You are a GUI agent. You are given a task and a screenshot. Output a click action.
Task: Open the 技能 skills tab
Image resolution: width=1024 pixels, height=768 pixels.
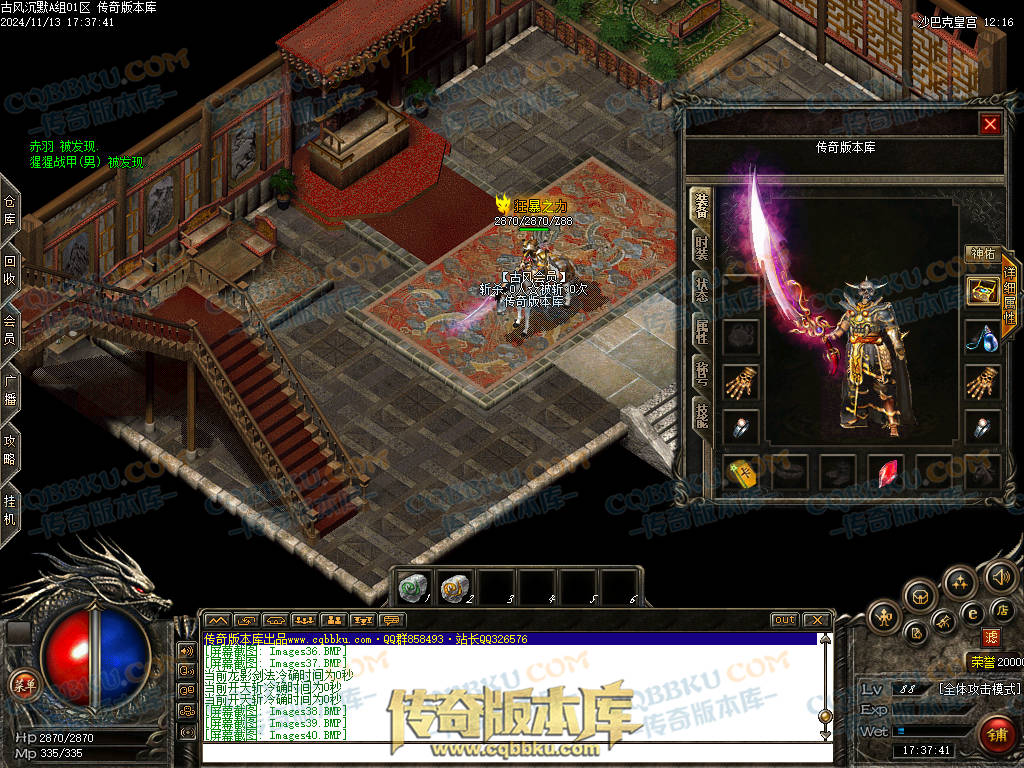[x=702, y=415]
